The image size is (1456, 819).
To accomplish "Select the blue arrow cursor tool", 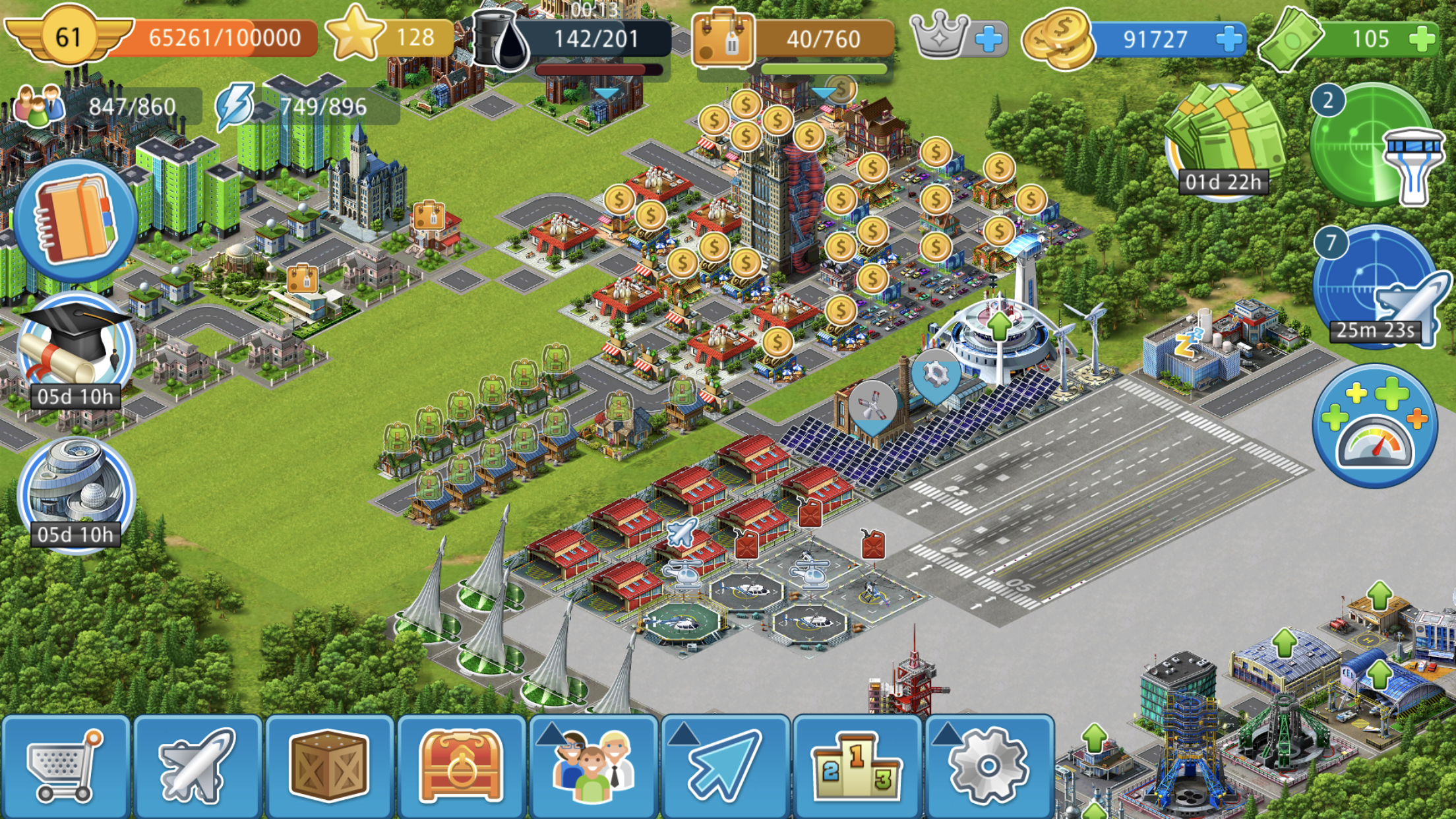I will point(725,766).
